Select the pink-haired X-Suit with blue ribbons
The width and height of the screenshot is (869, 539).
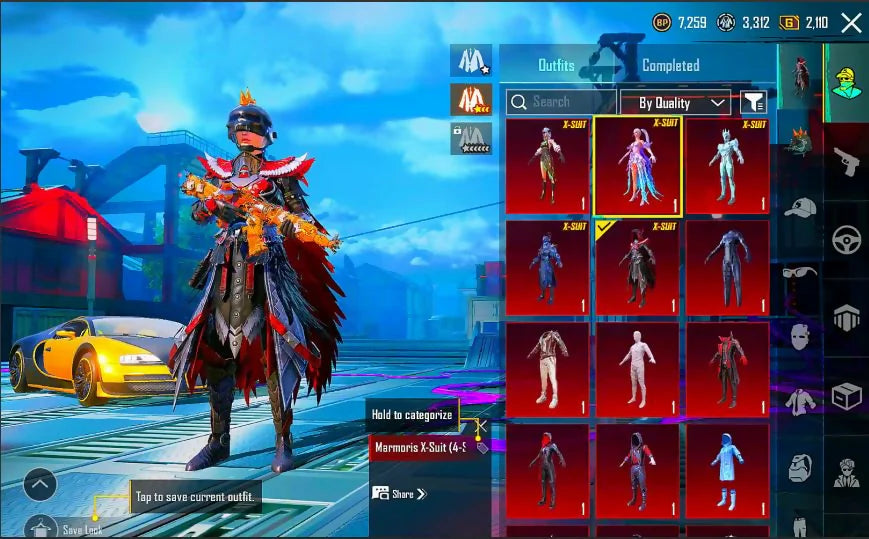638,166
